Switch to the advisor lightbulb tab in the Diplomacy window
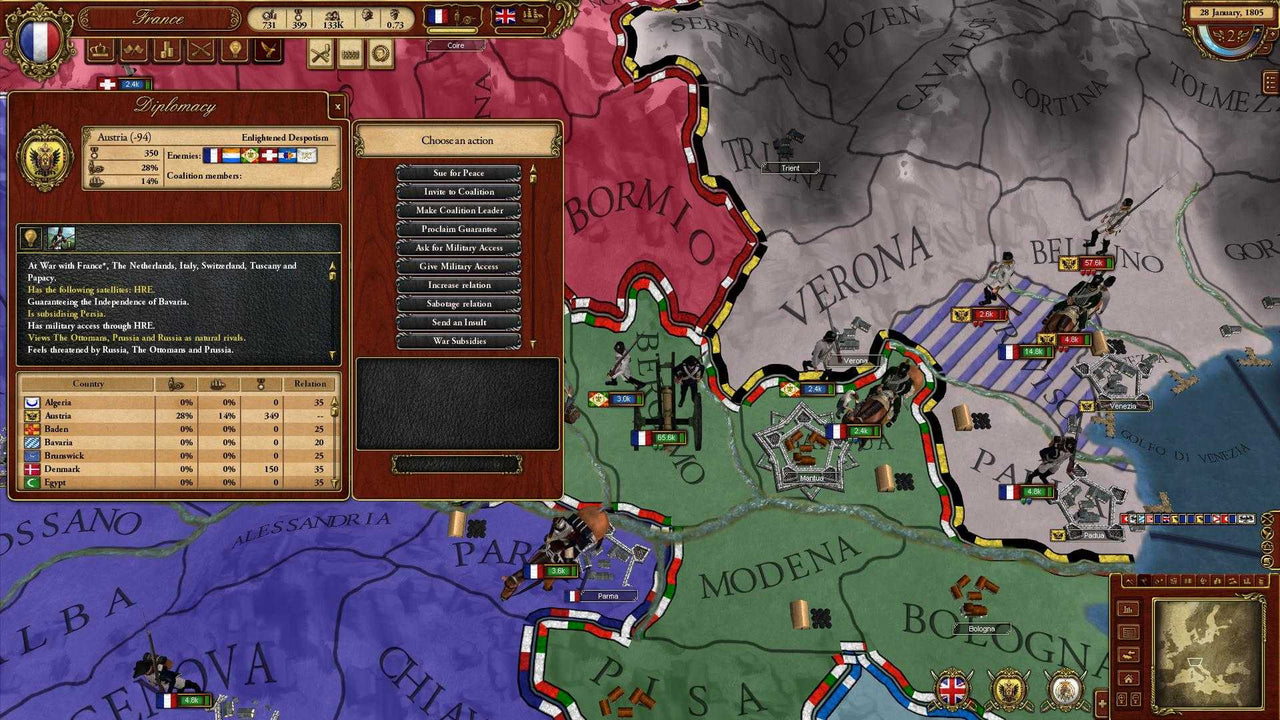Image resolution: width=1280 pixels, height=720 pixels. (30, 237)
